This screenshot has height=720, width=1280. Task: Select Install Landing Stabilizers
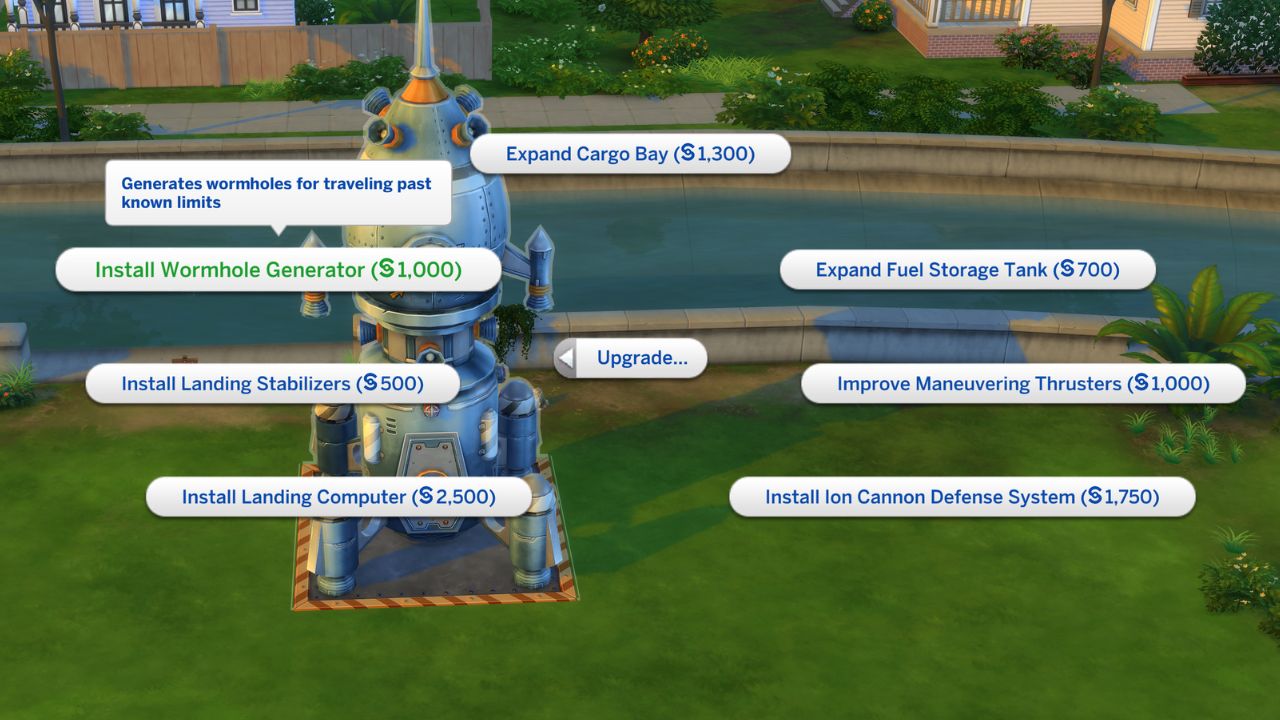tap(275, 383)
